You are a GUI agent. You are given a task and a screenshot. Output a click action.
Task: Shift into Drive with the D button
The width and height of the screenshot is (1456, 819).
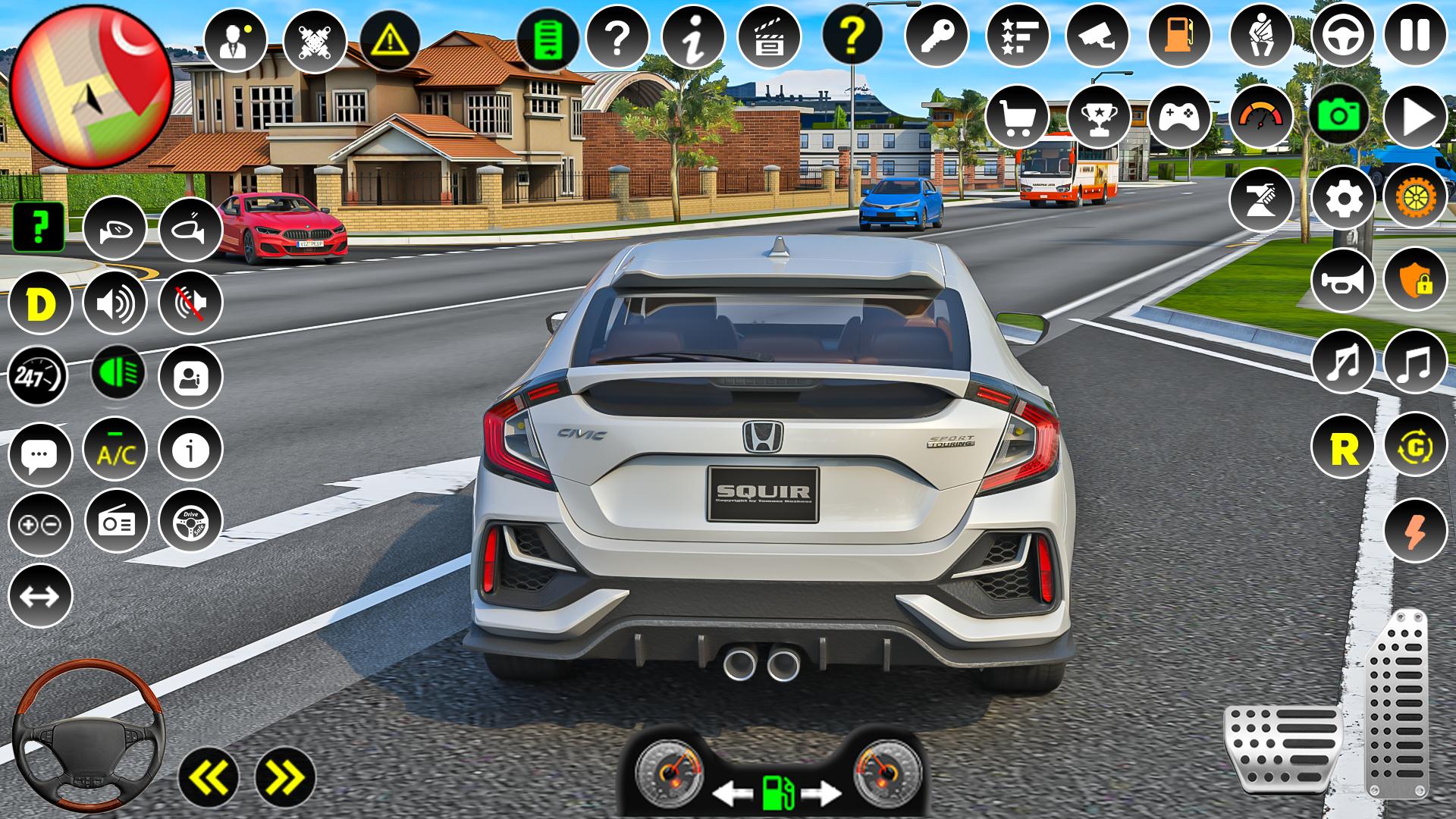coord(39,303)
